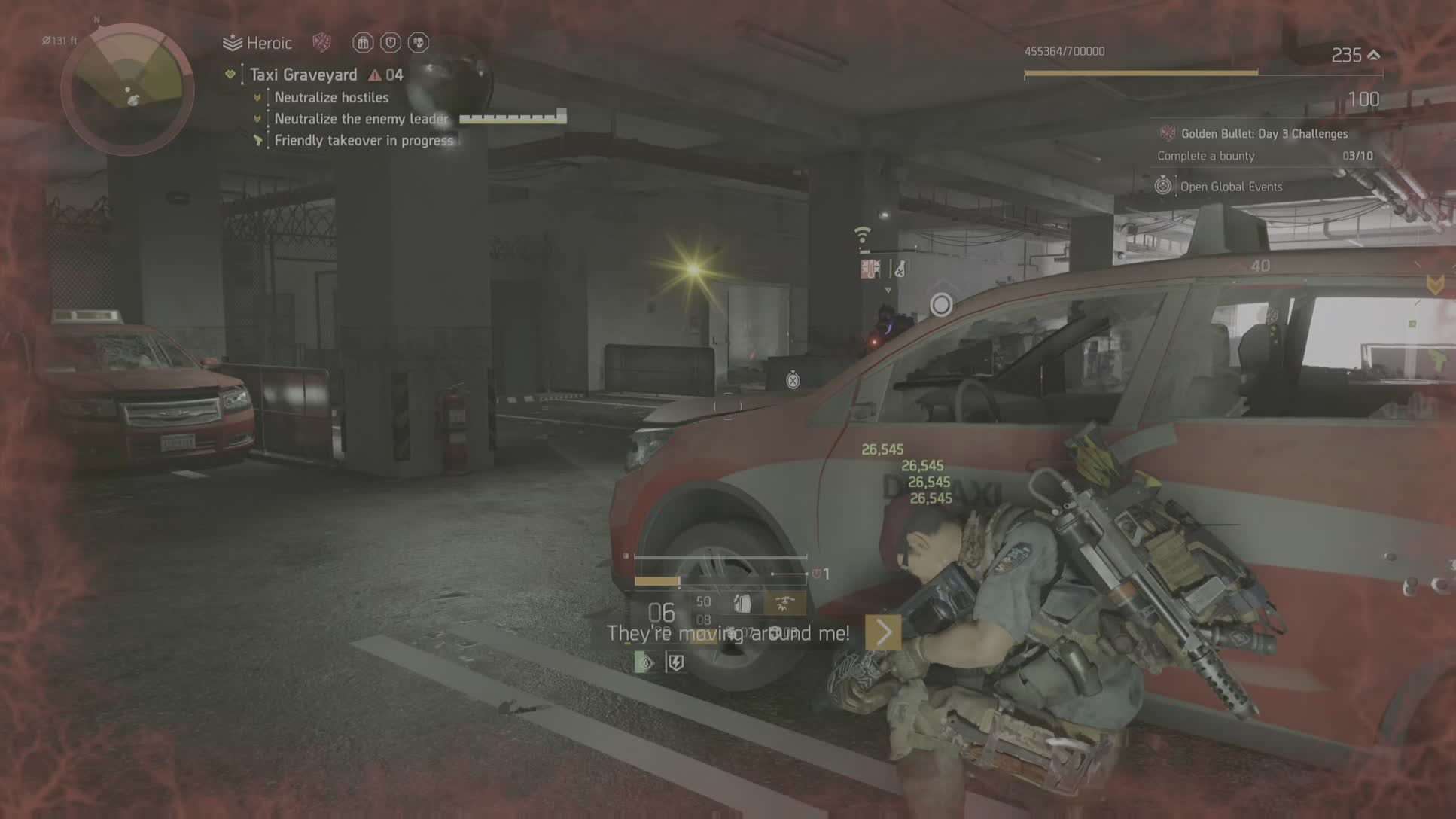The image size is (1456, 819).
Task: Advance subtitle with the yellow arrow button
Action: 883,633
